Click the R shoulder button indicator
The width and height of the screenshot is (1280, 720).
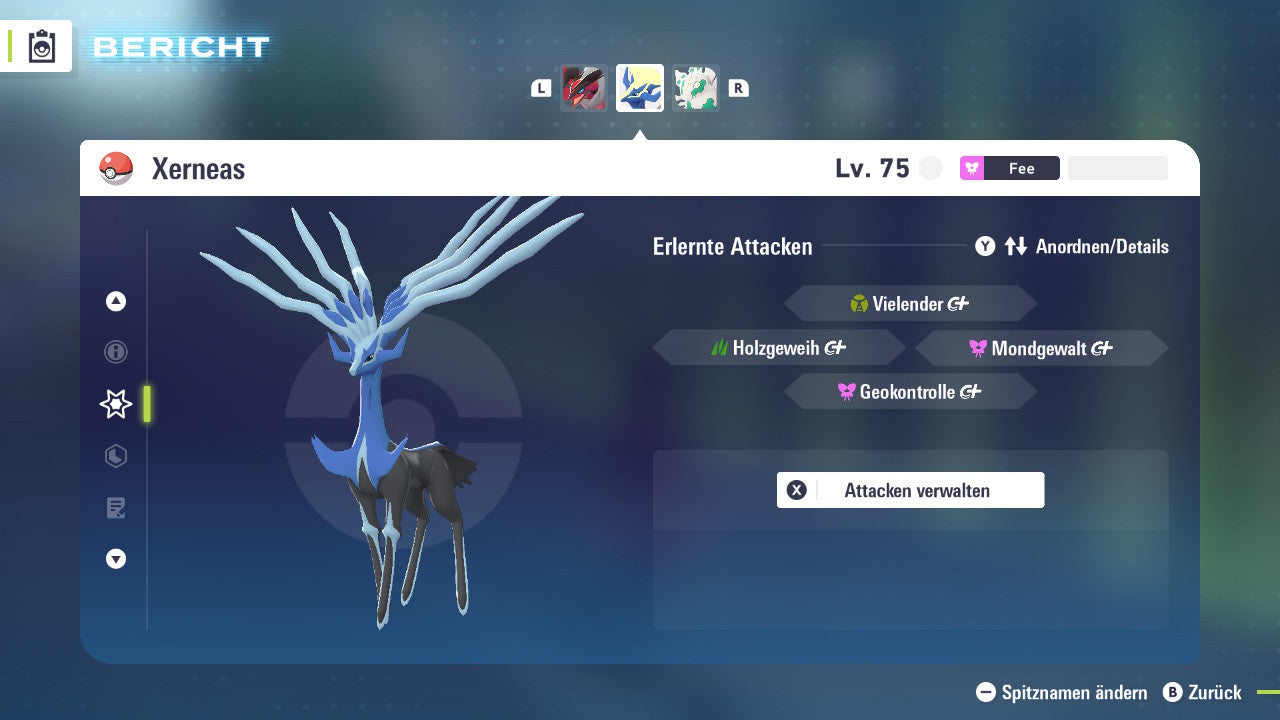tap(738, 87)
